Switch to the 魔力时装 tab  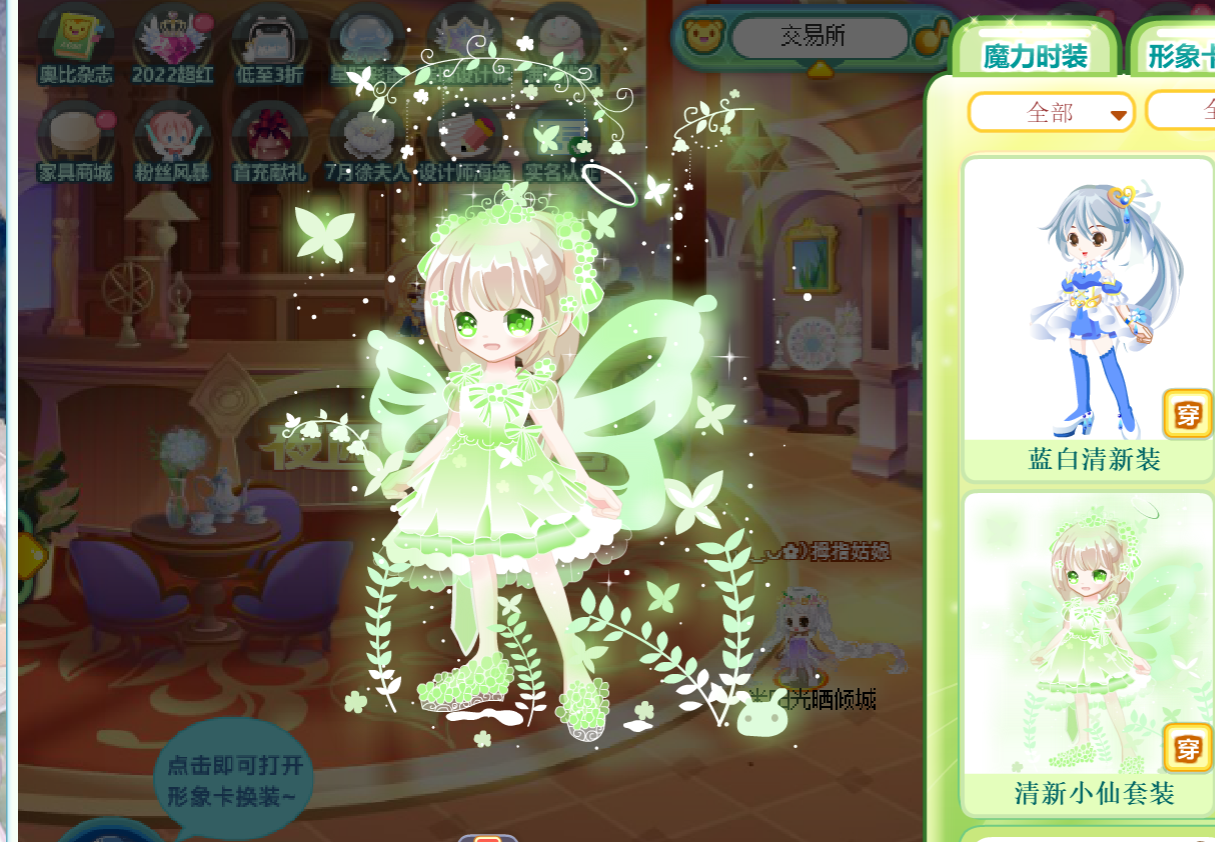pyautogui.click(x=1035, y=55)
